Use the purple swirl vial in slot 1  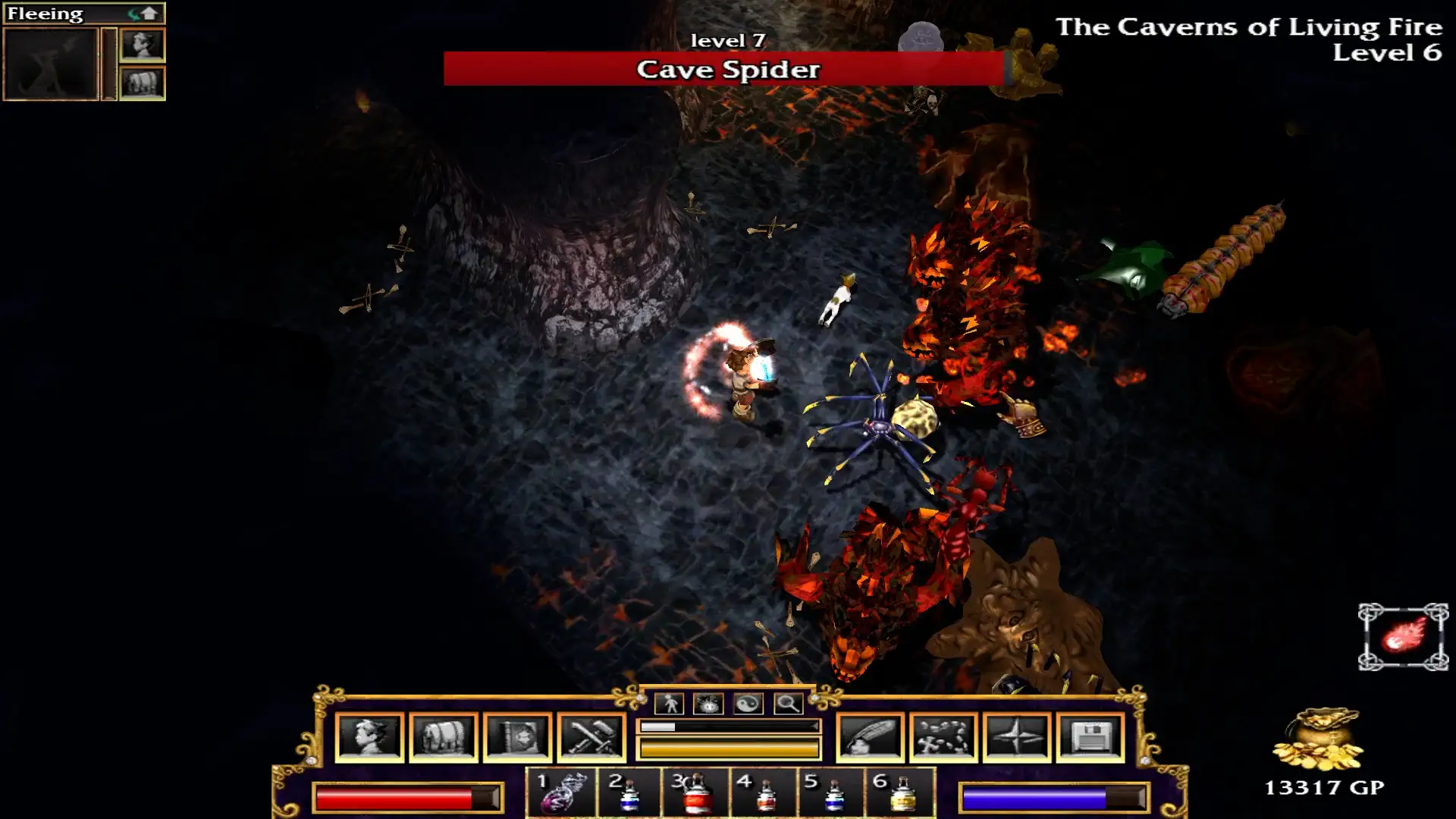[x=562, y=793]
